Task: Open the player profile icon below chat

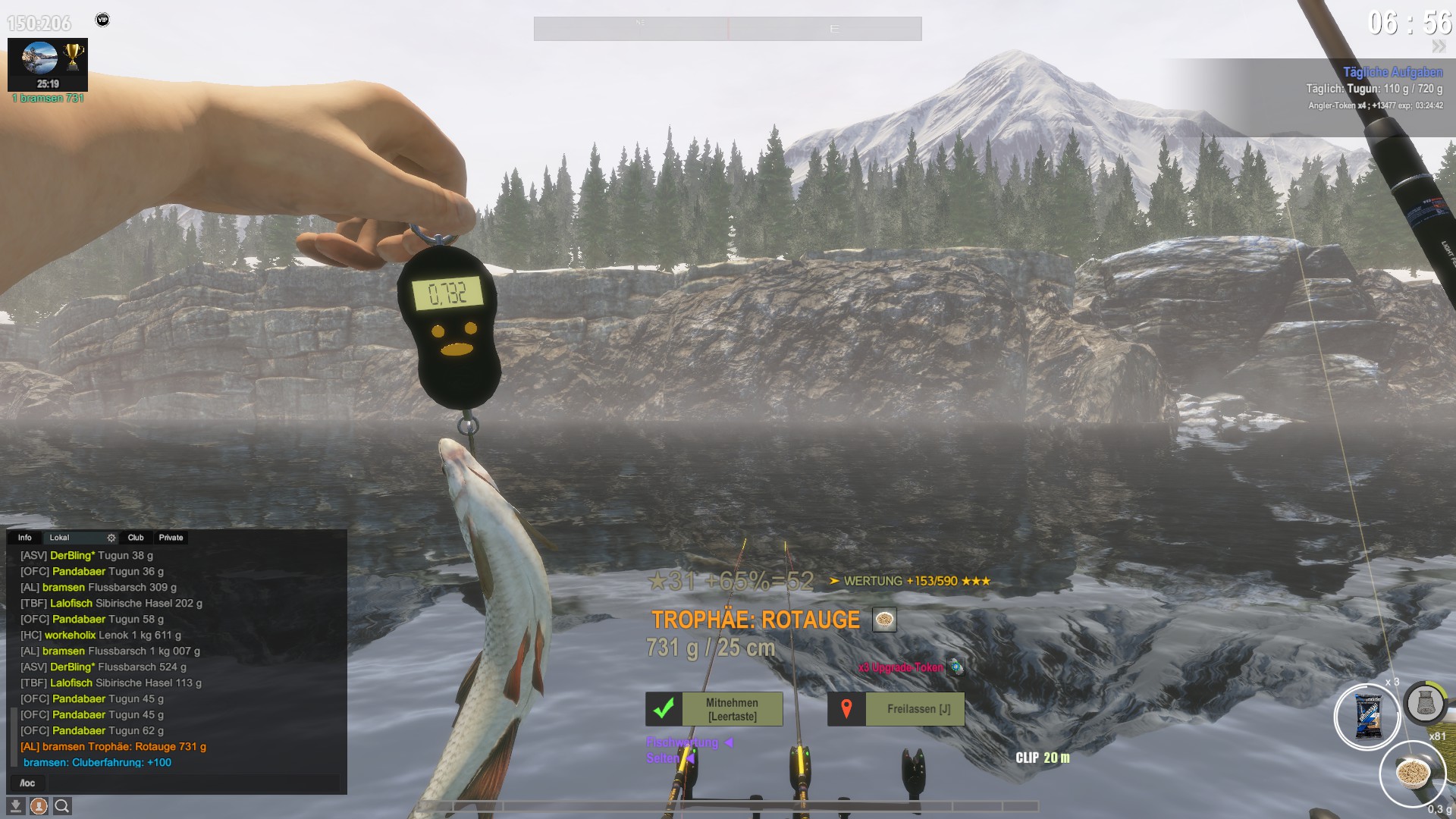Action: click(x=39, y=806)
